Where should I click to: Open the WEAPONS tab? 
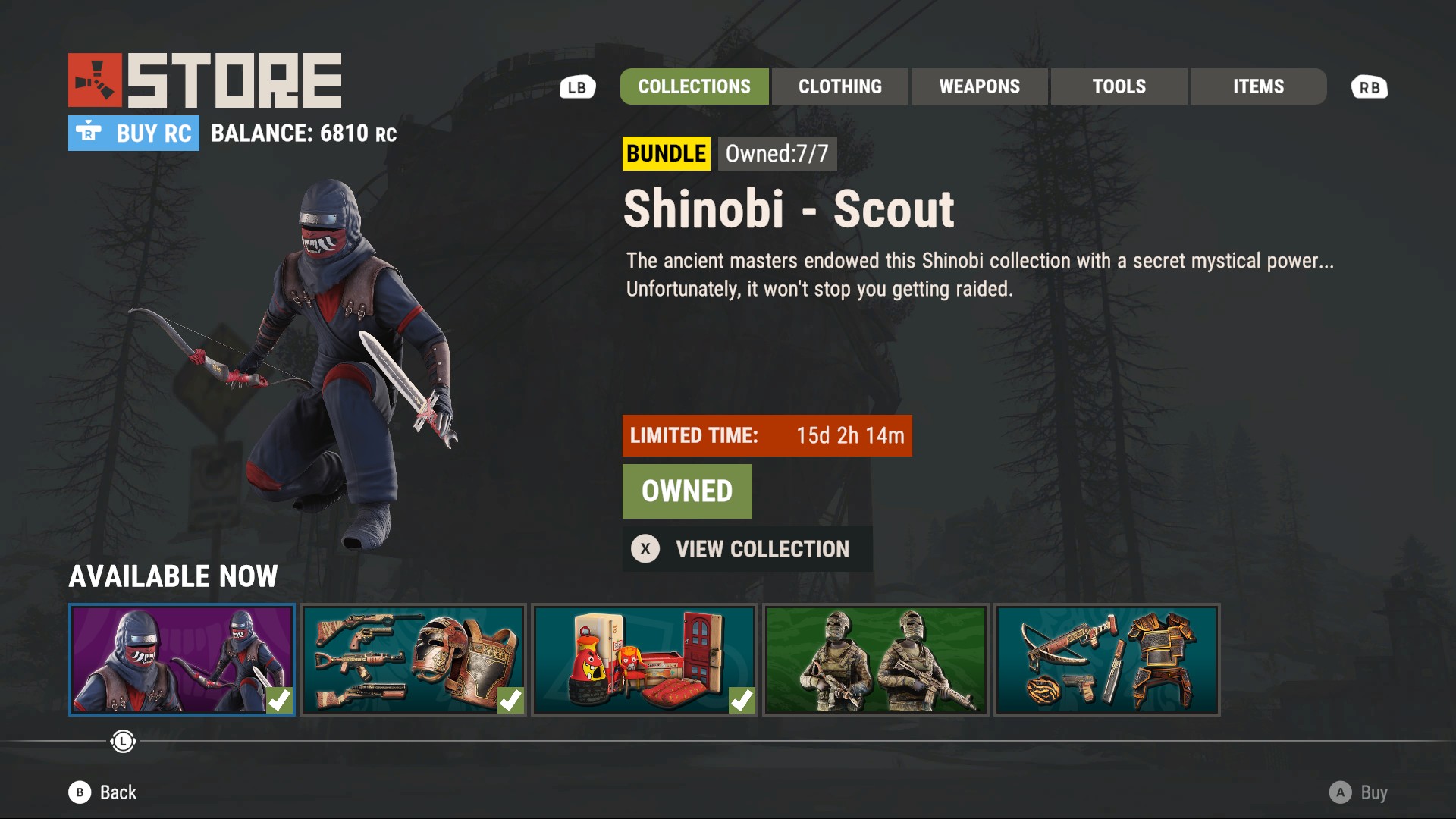pyautogui.click(x=979, y=86)
